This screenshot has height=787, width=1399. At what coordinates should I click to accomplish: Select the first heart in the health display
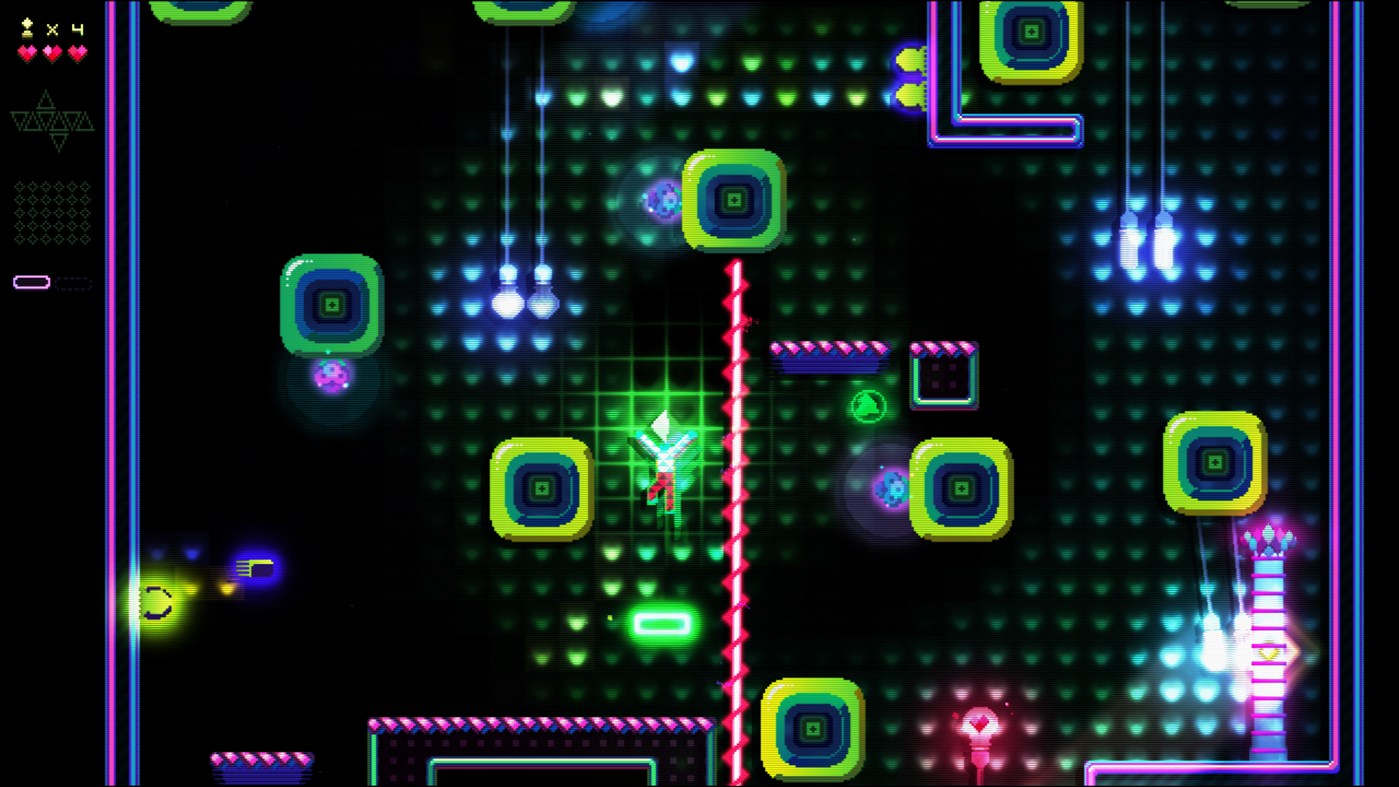coord(25,52)
